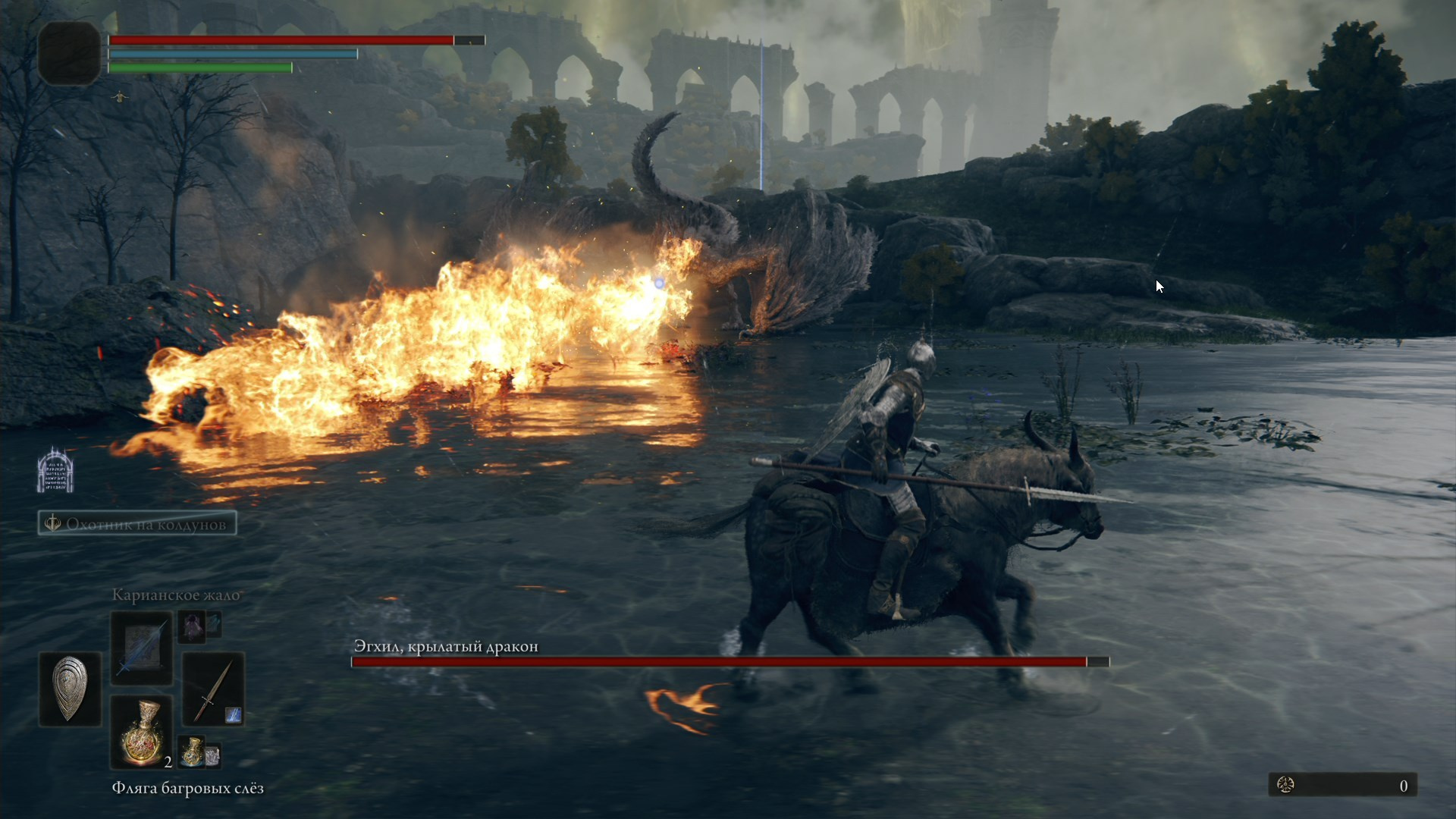Click the flask quantity counter showing 2
Image resolution: width=1456 pixels, height=819 pixels.
click(x=168, y=764)
